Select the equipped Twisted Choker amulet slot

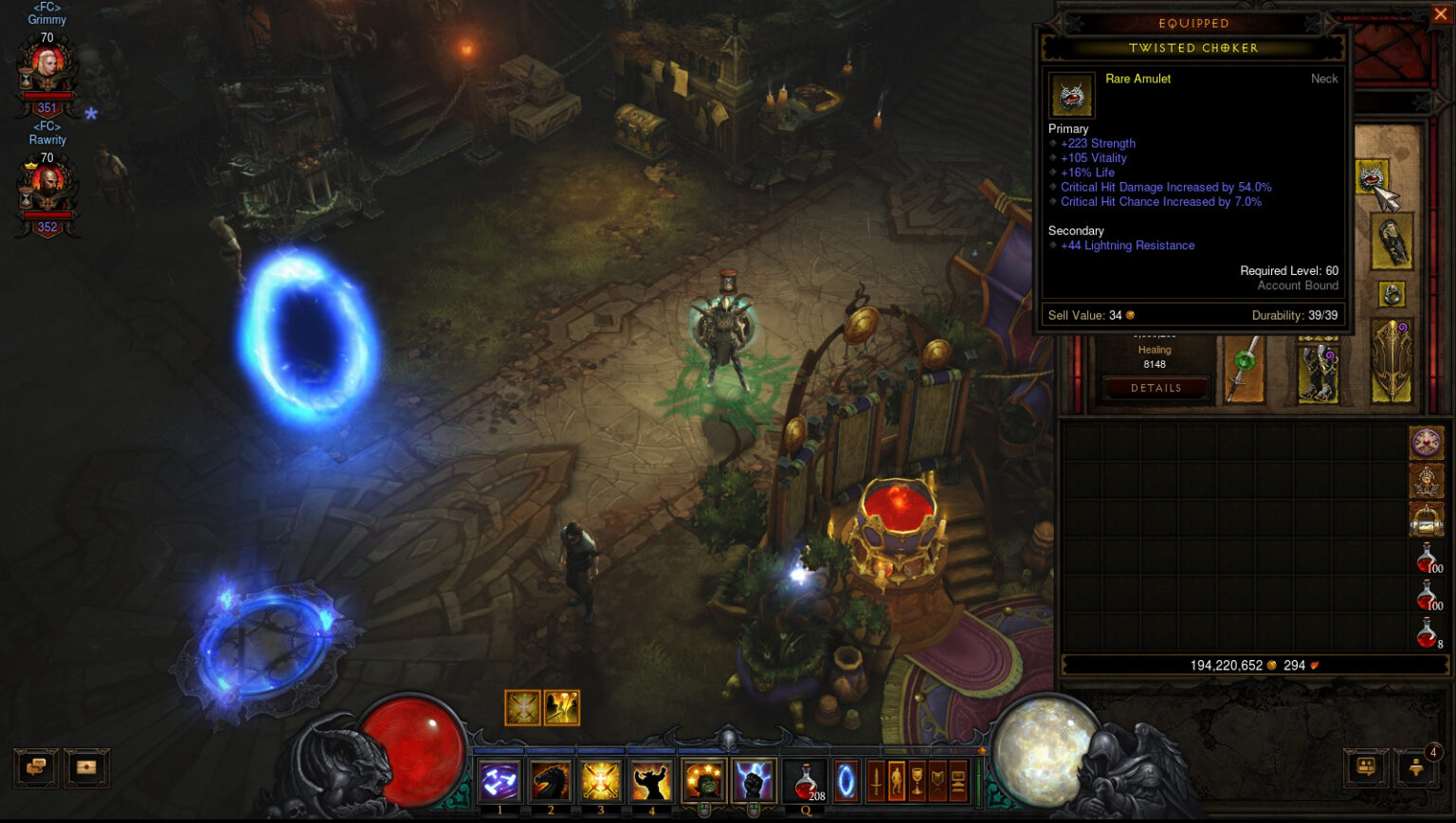point(1371,177)
